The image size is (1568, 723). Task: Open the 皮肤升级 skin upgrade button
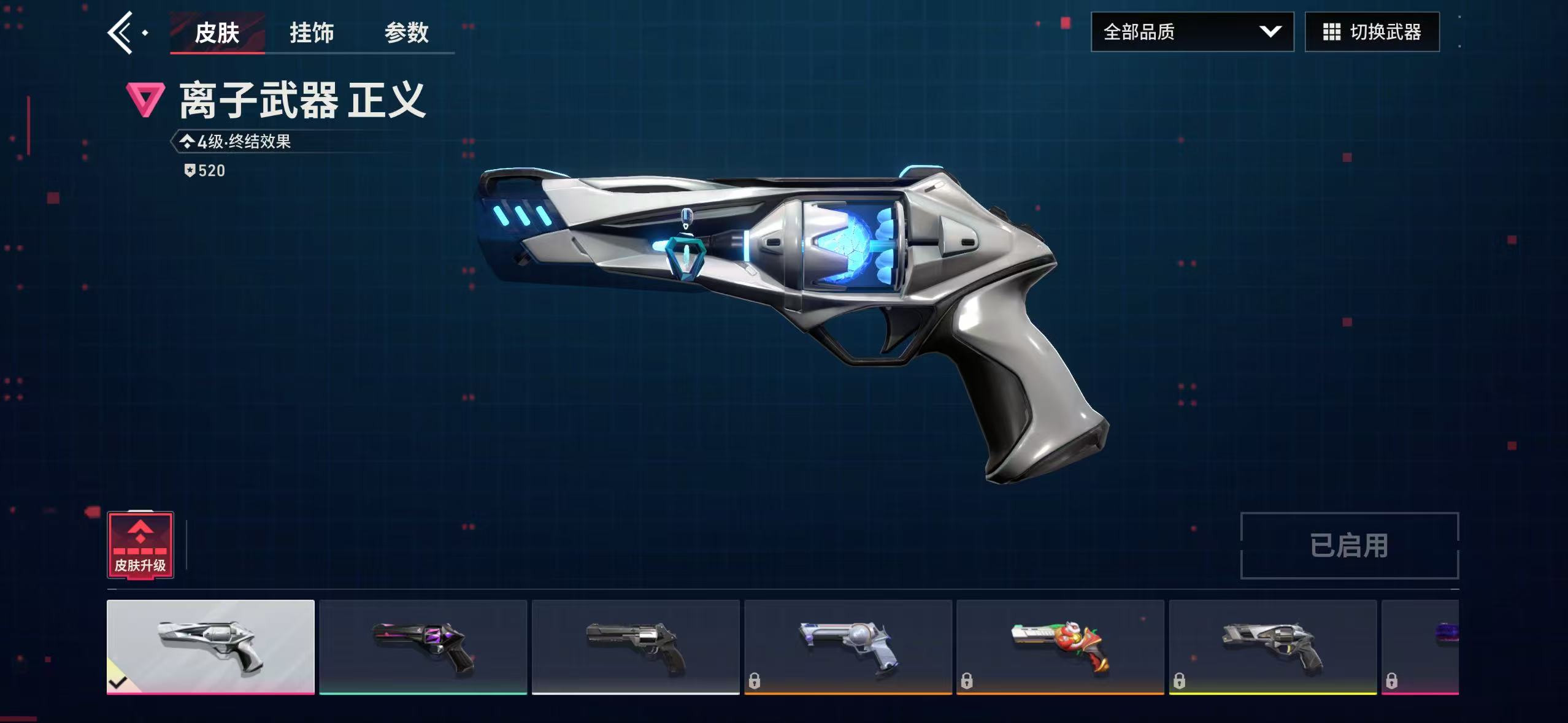(140, 545)
